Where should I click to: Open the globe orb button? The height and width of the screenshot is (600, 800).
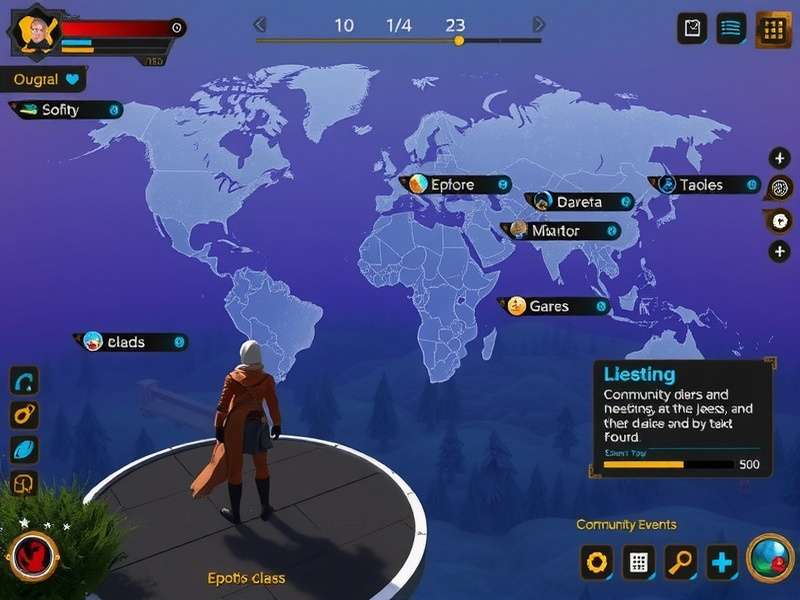click(x=770, y=558)
